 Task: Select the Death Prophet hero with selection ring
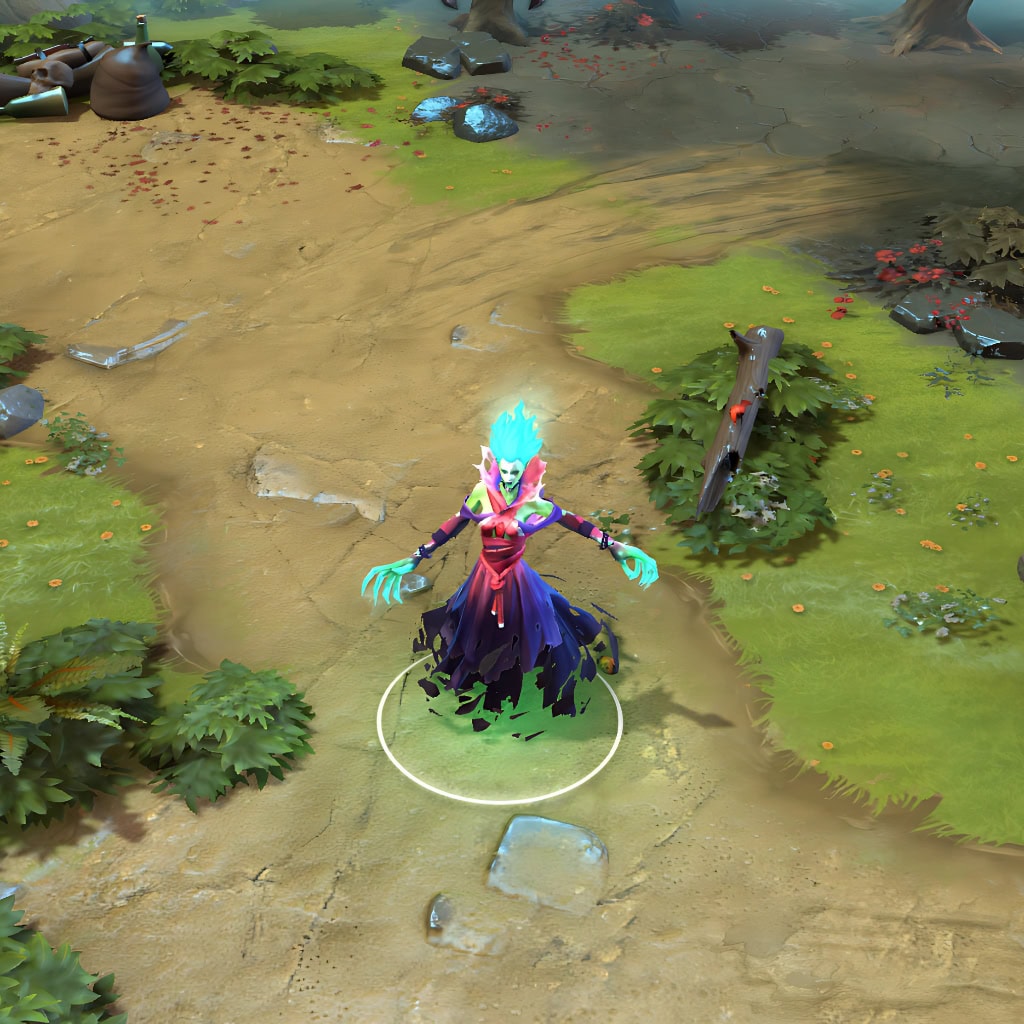507,590
